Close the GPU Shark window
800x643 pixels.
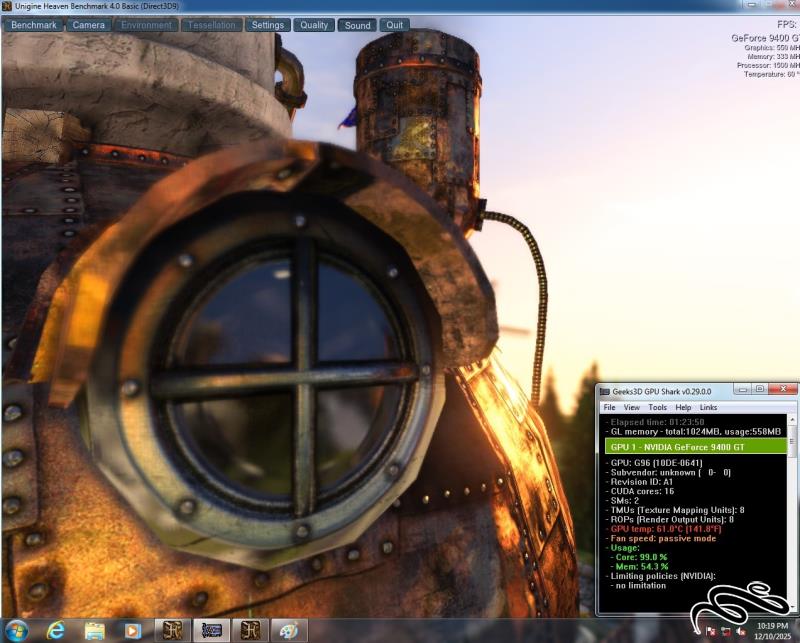pyautogui.click(x=782, y=389)
